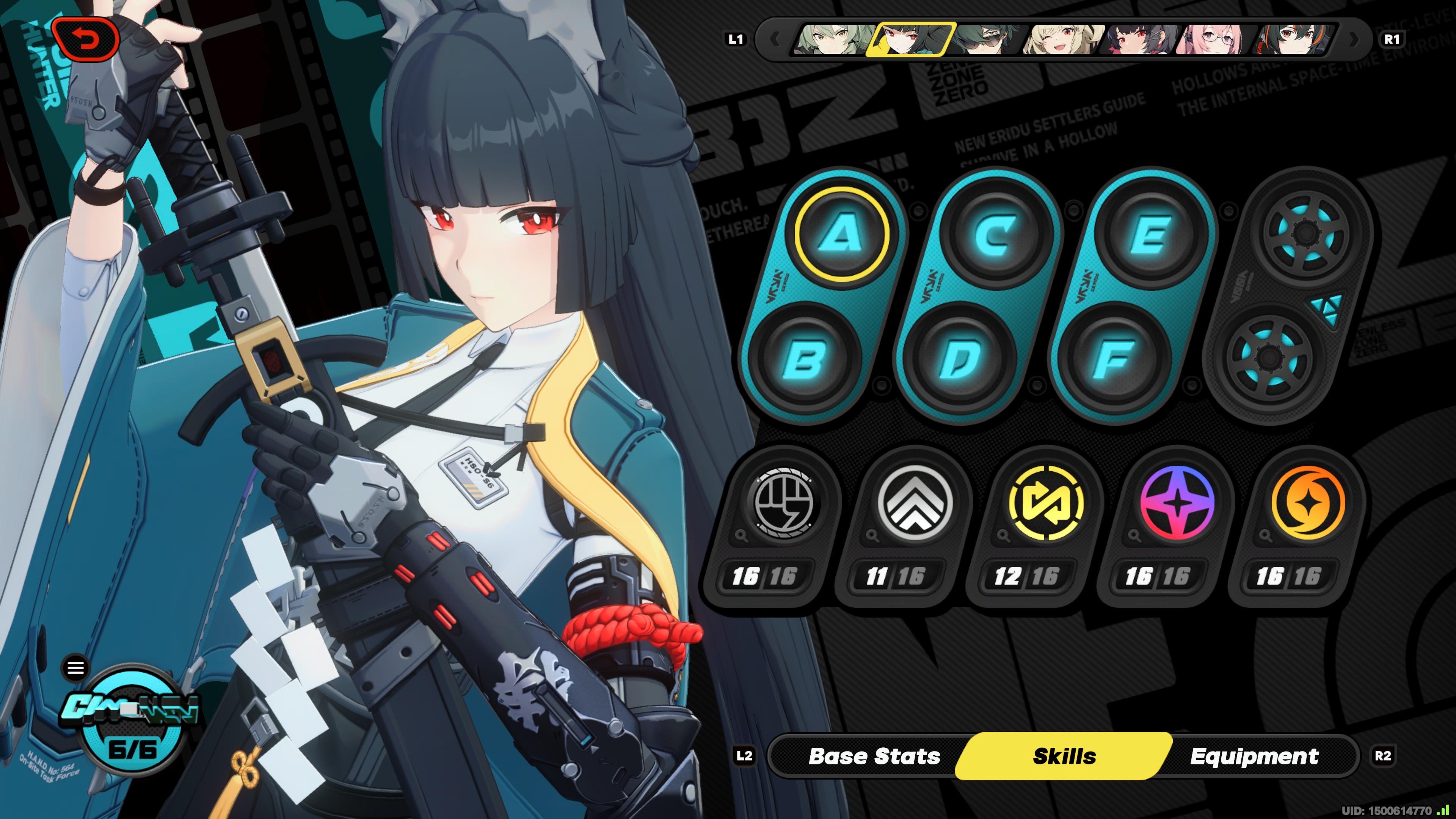Select core skill node A
Screen dimensions: 1456x819
[x=842, y=234]
